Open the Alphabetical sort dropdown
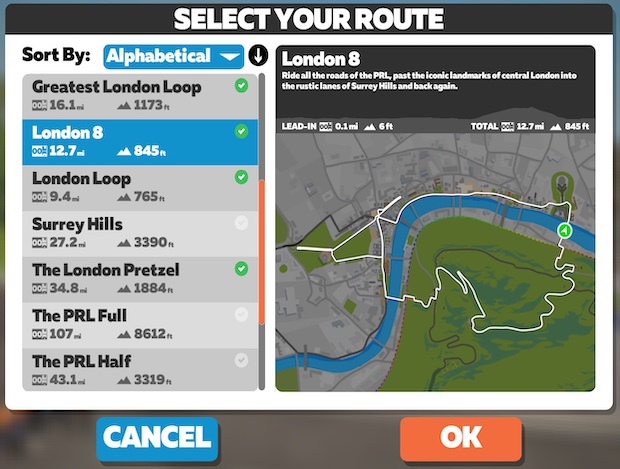Image resolution: width=620 pixels, height=469 pixels. (x=174, y=56)
